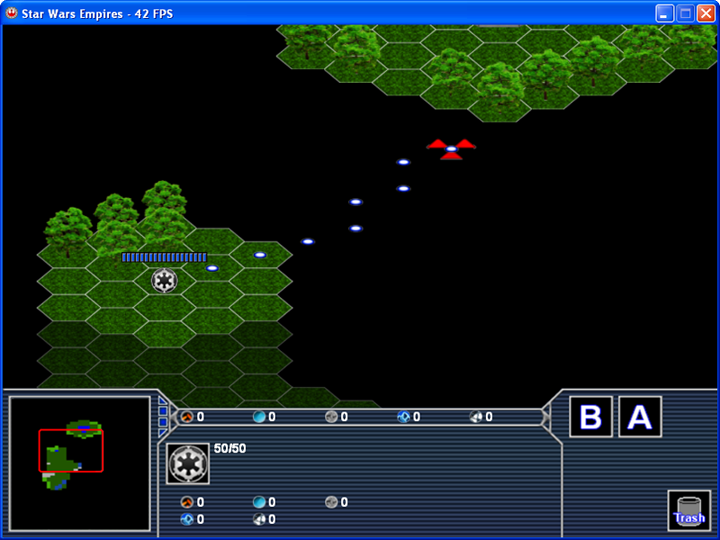Click the B command button

[x=591, y=417]
